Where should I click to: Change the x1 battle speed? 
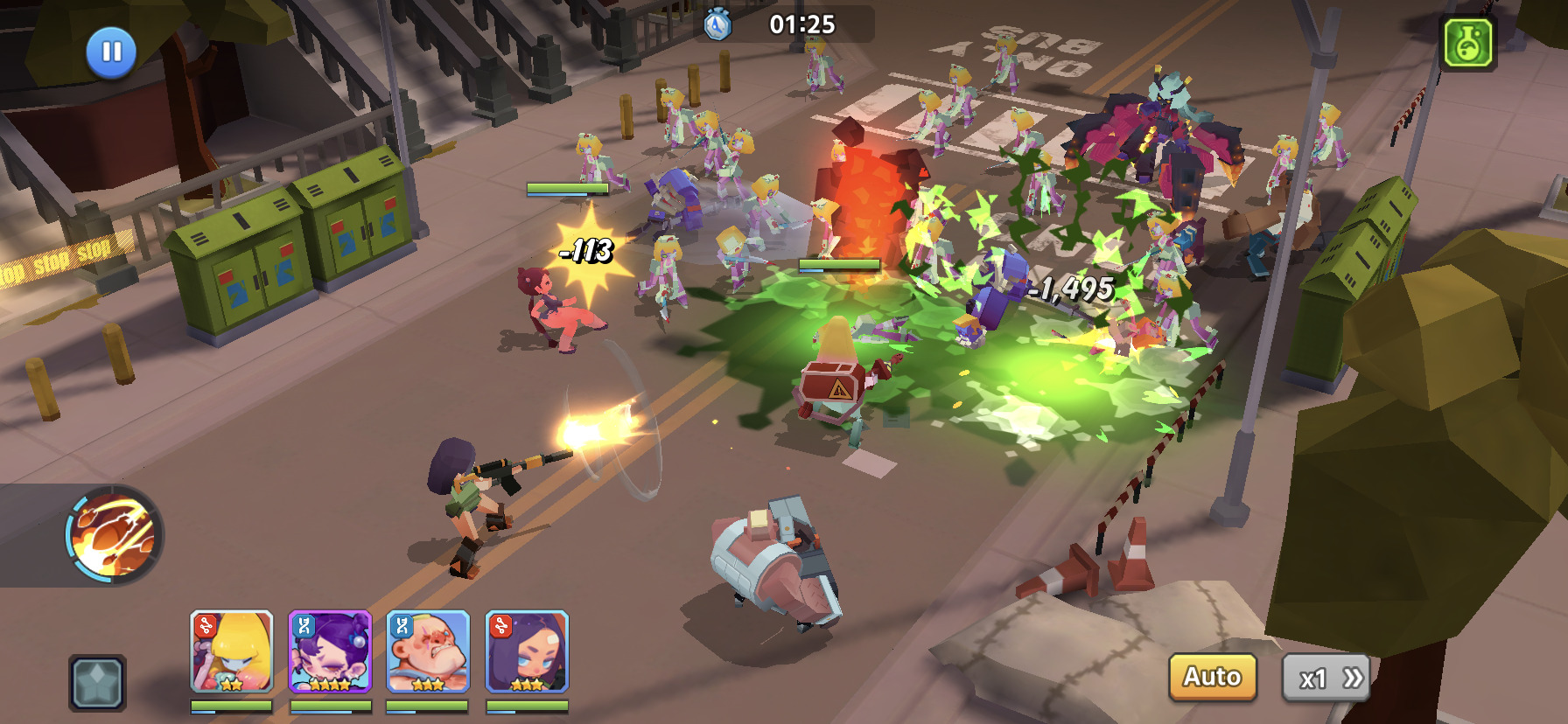click(x=1326, y=678)
